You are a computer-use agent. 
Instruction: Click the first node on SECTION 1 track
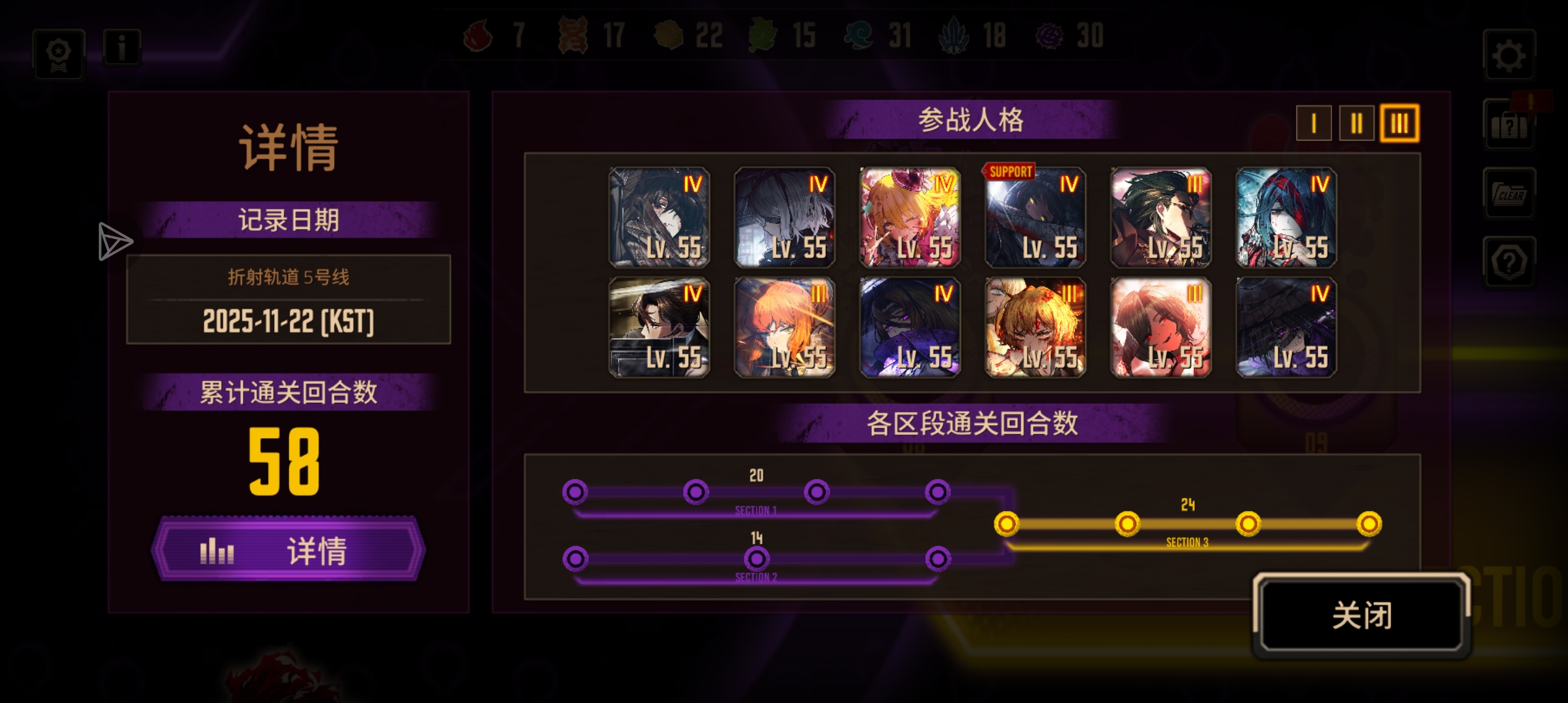click(x=574, y=493)
